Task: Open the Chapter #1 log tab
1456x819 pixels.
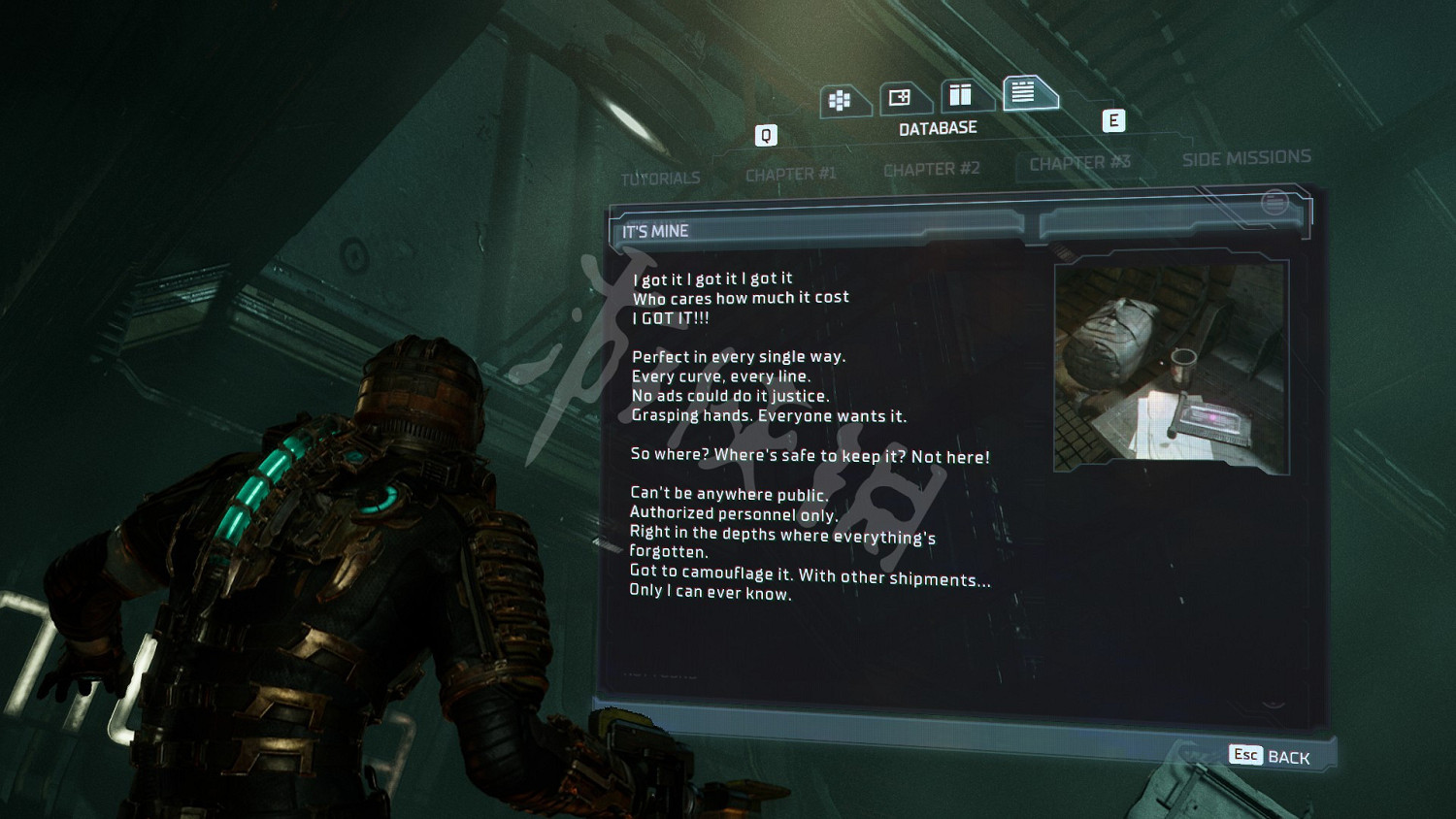Action: pyautogui.click(x=790, y=175)
